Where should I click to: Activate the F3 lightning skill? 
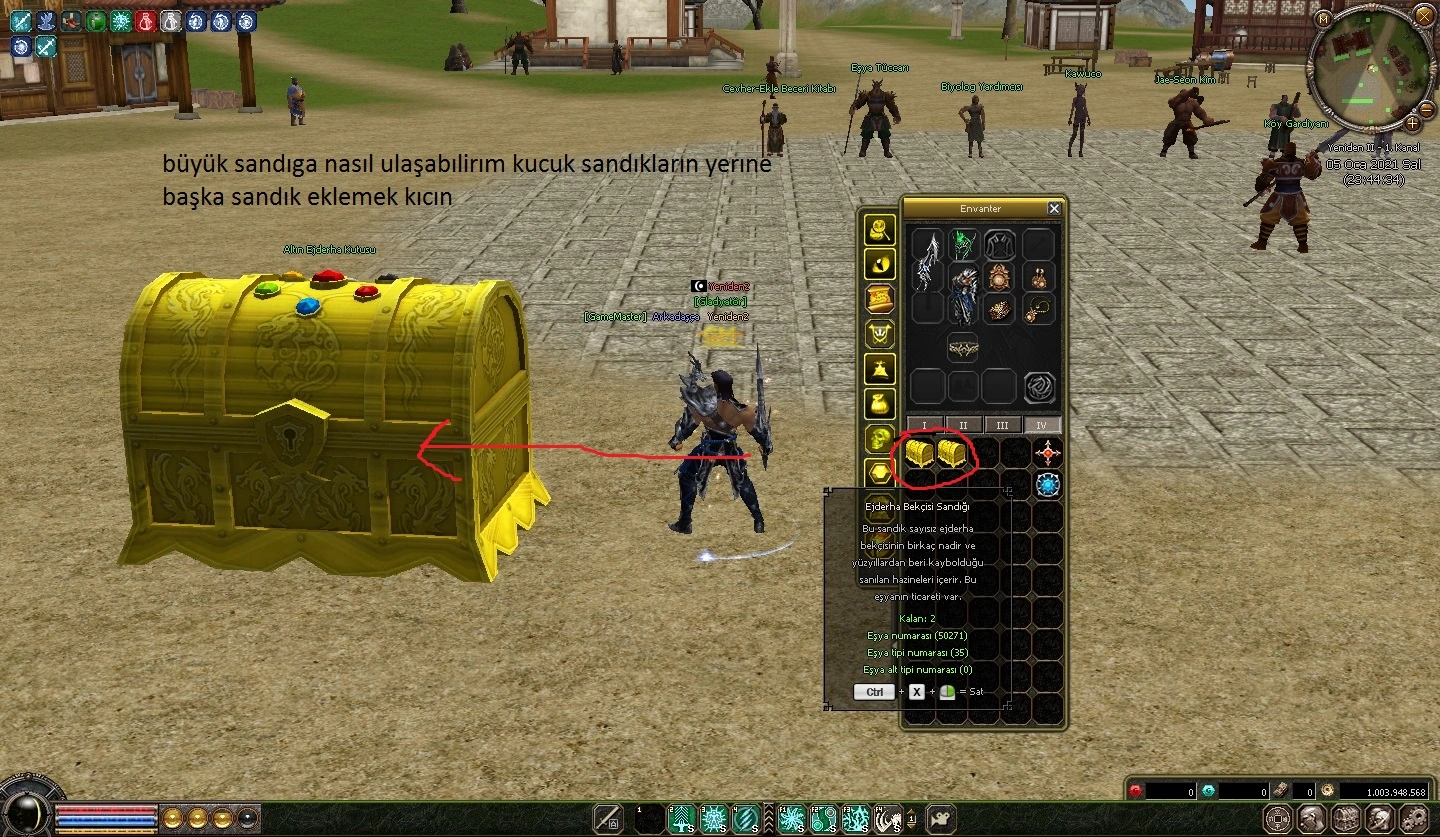click(856, 819)
